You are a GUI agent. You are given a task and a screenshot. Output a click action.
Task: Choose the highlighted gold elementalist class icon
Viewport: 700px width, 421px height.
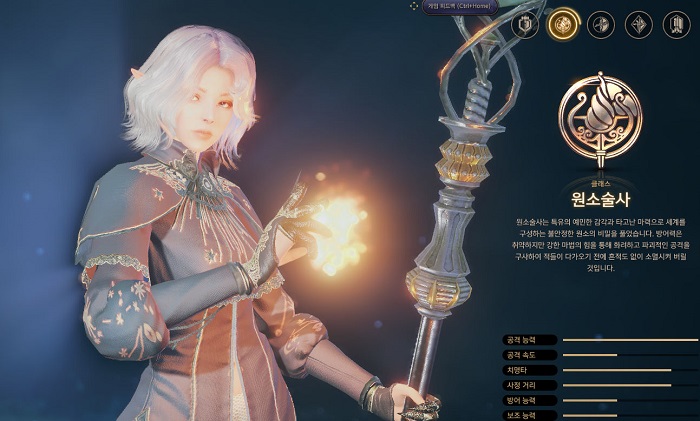point(565,24)
